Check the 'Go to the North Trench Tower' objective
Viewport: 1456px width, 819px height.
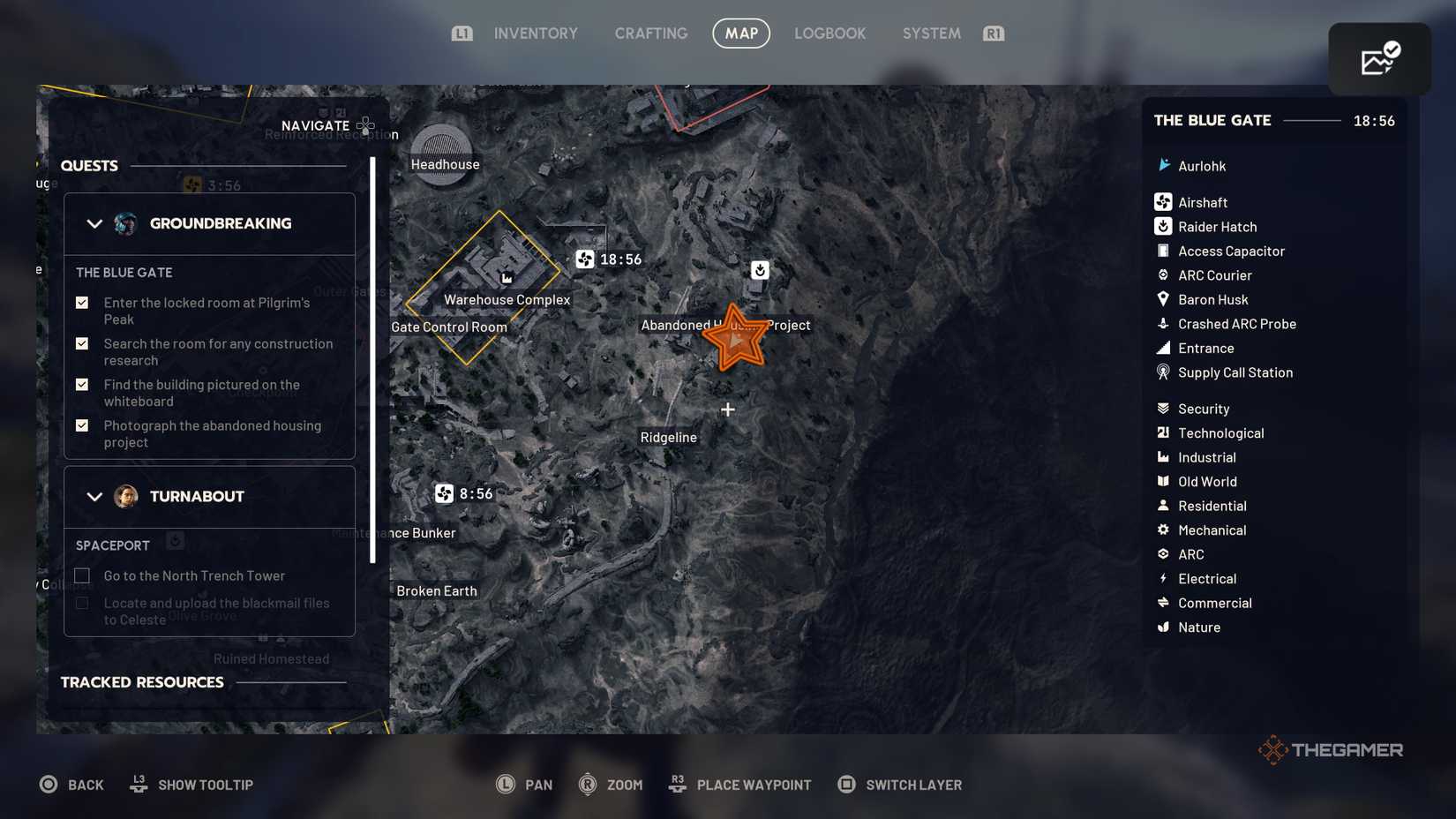click(81, 575)
